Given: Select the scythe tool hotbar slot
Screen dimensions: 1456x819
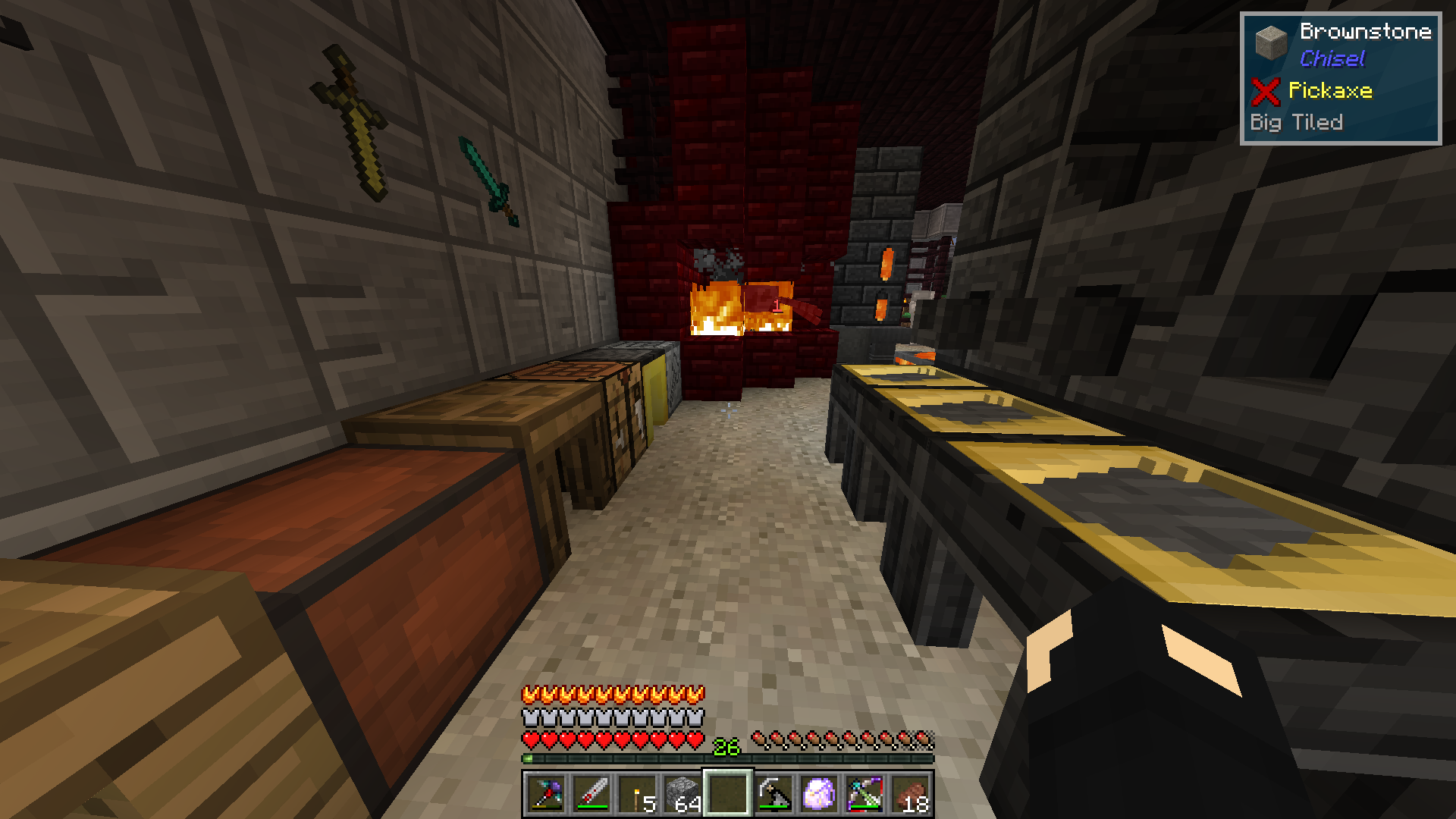Looking at the screenshot, I should tap(773, 794).
